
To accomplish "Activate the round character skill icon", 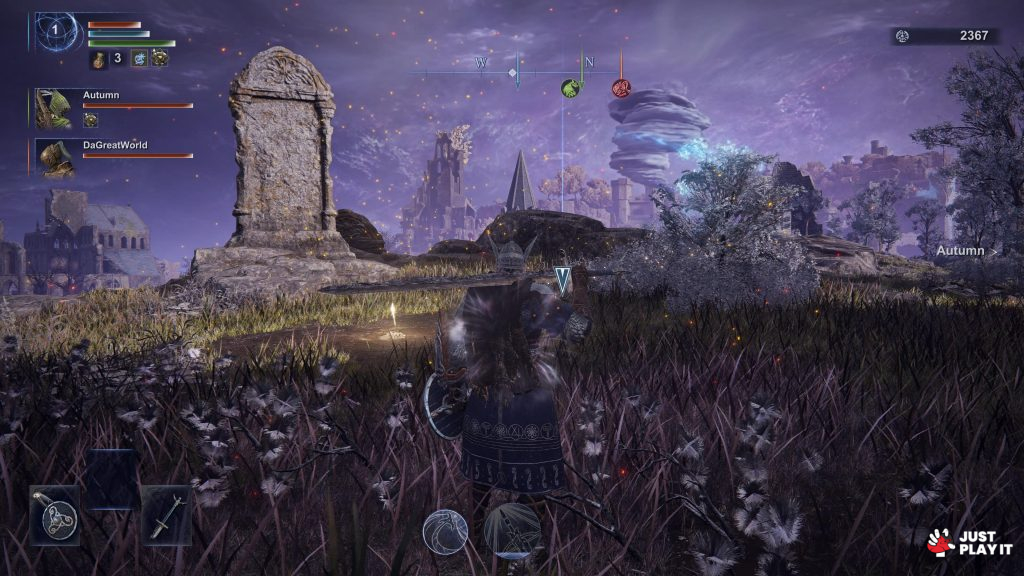I will (445, 531).
